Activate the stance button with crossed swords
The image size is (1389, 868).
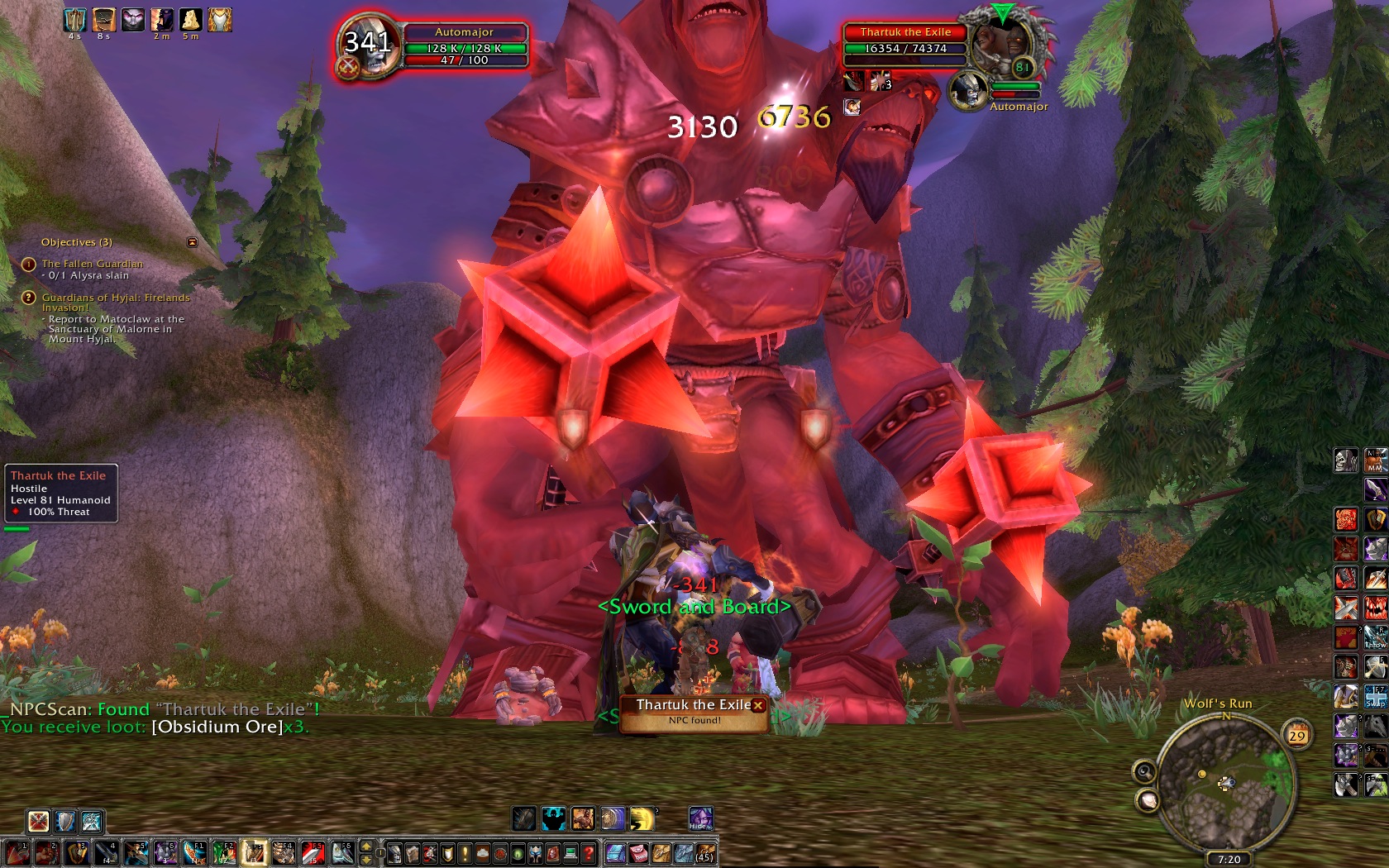[38, 821]
